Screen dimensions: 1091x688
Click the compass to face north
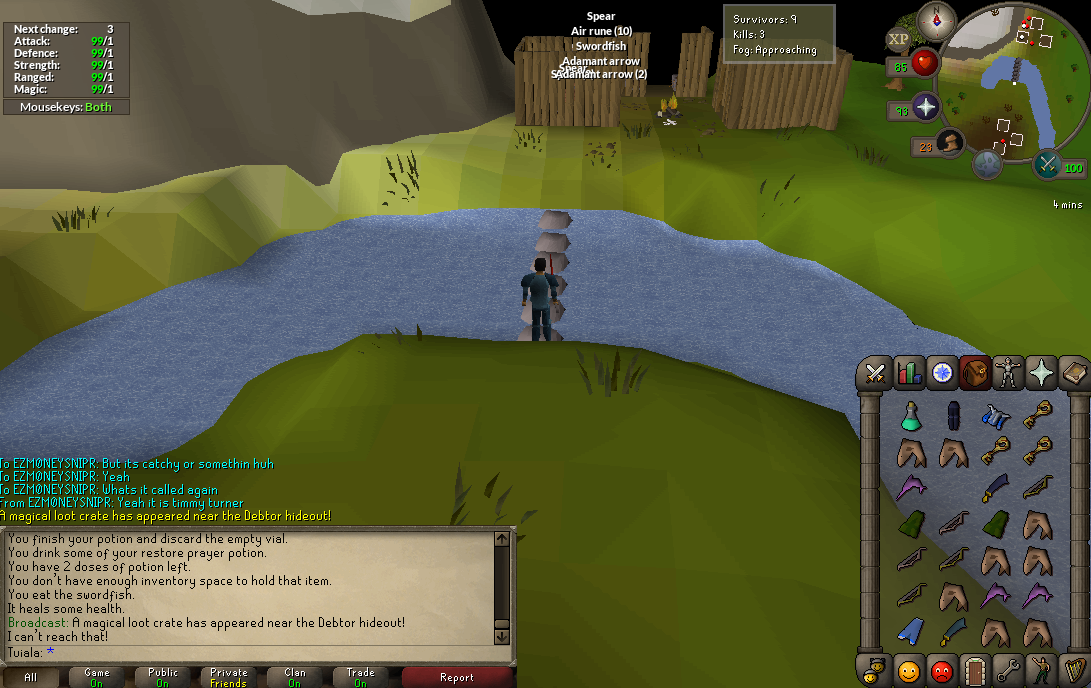tap(937, 20)
